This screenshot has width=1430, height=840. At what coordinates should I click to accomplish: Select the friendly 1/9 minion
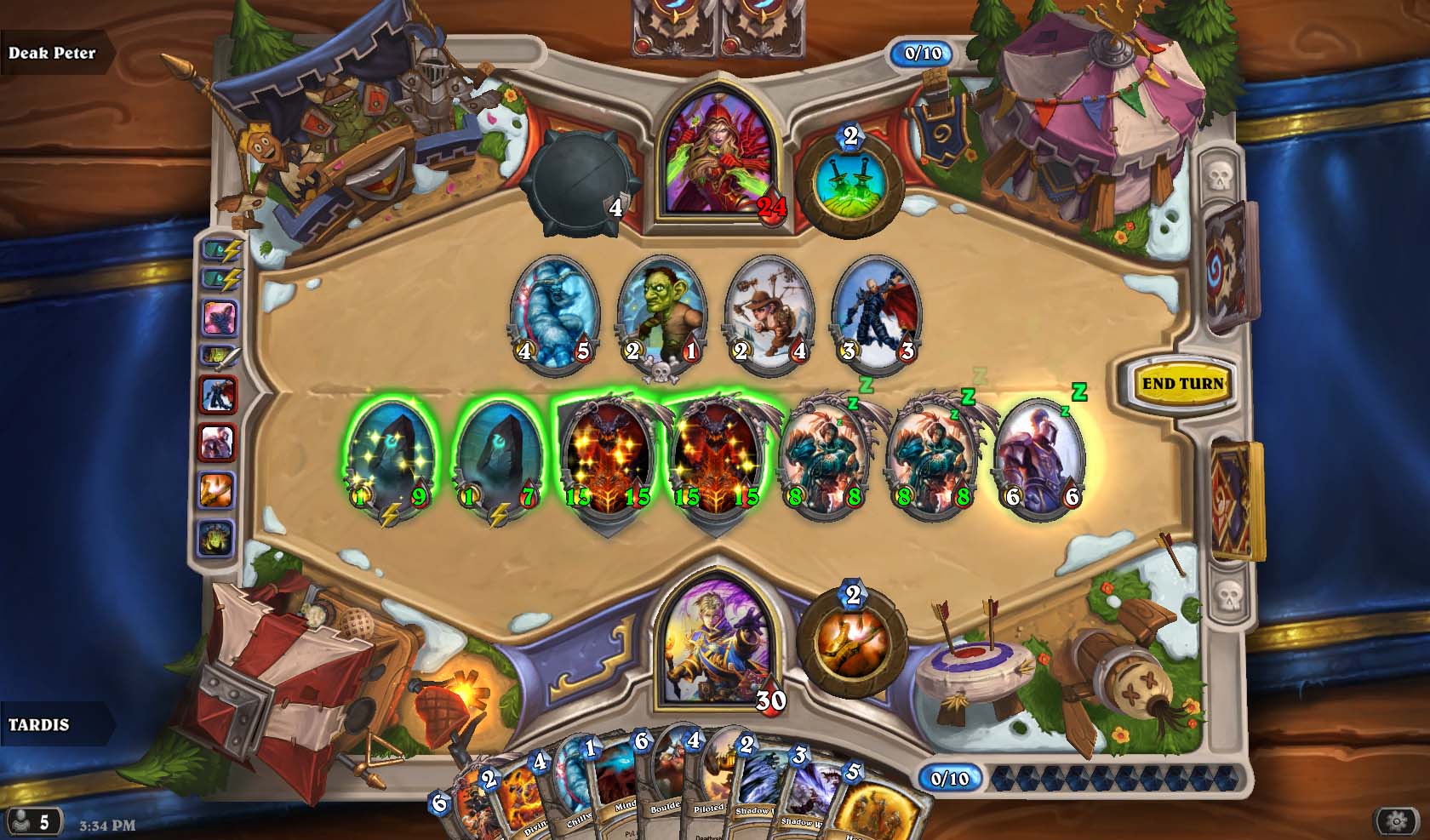tap(391, 458)
